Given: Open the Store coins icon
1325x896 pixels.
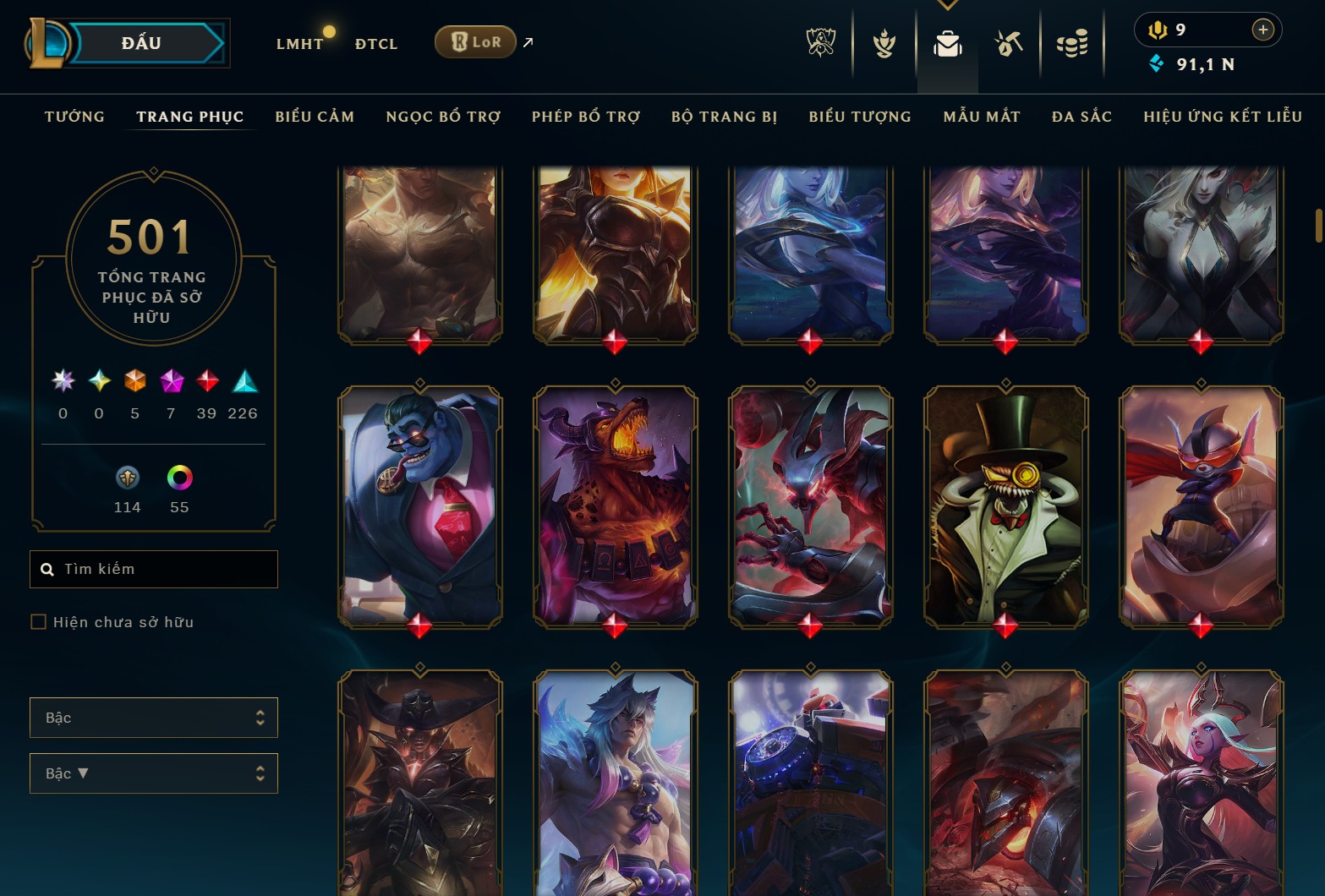Looking at the screenshot, I should [1072, 44].
